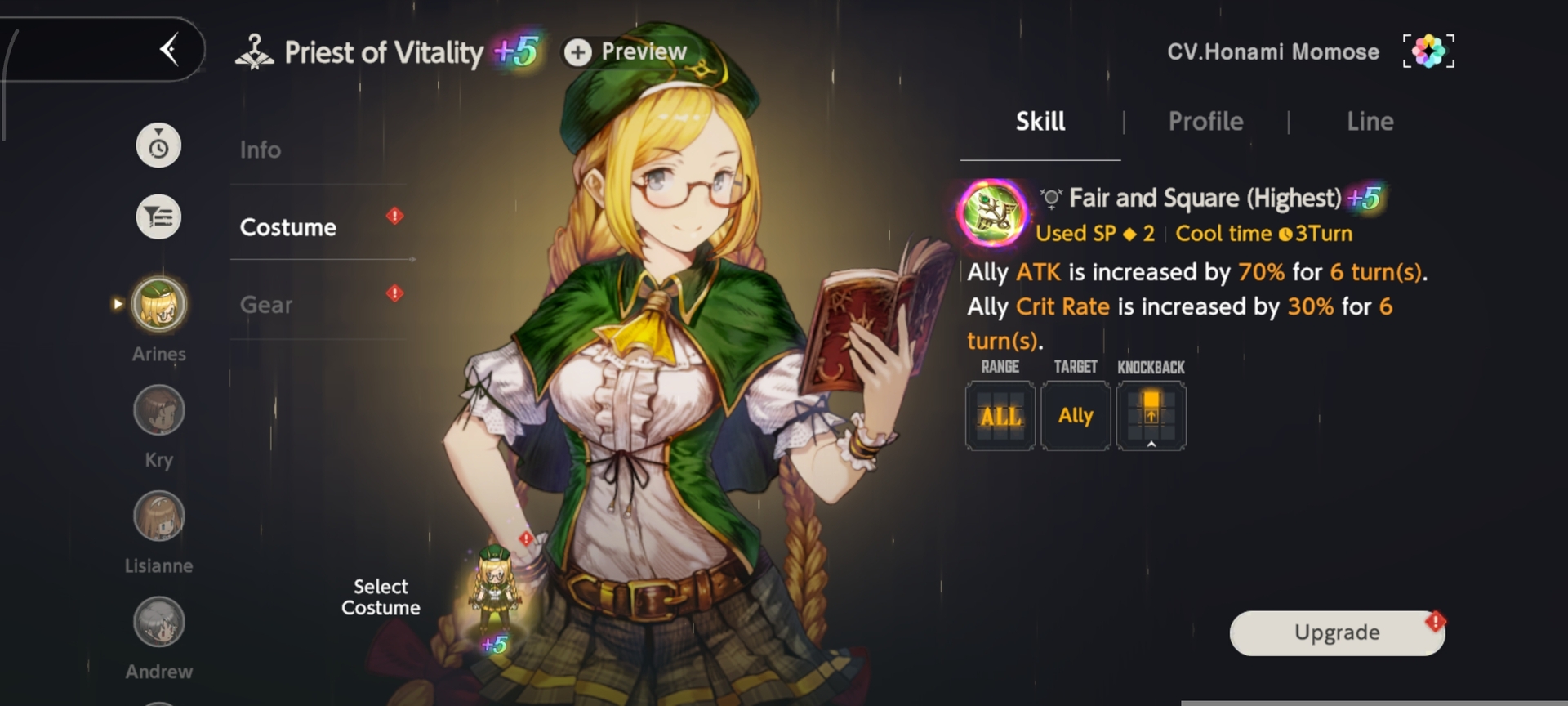Switch to the Line tab
The image size is (1568, 706).
point(1370,122)
